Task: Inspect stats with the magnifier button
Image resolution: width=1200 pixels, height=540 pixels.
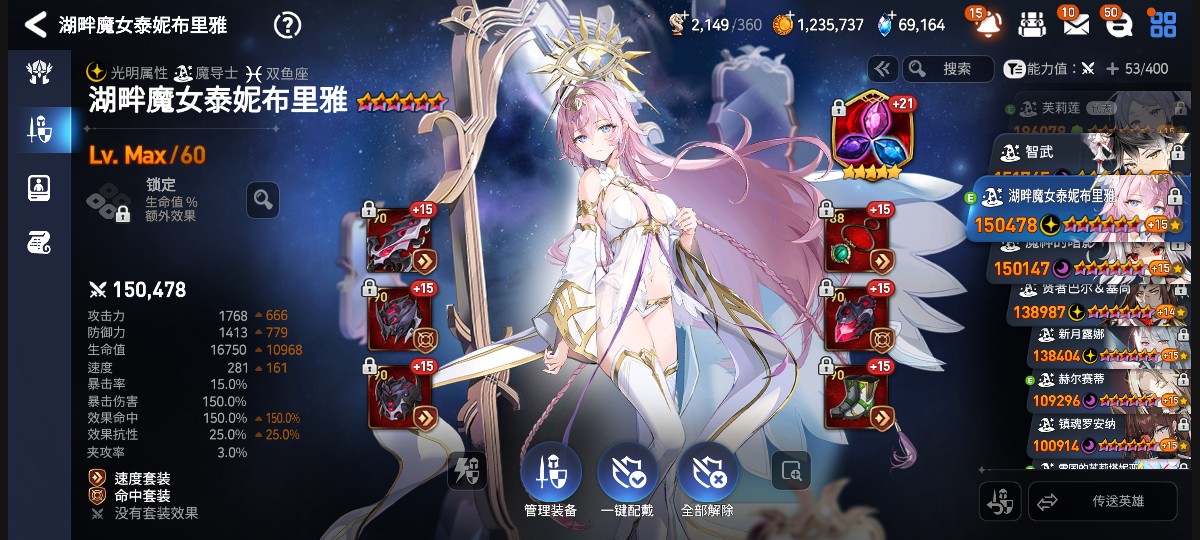Action: click(x=262, y=200)
